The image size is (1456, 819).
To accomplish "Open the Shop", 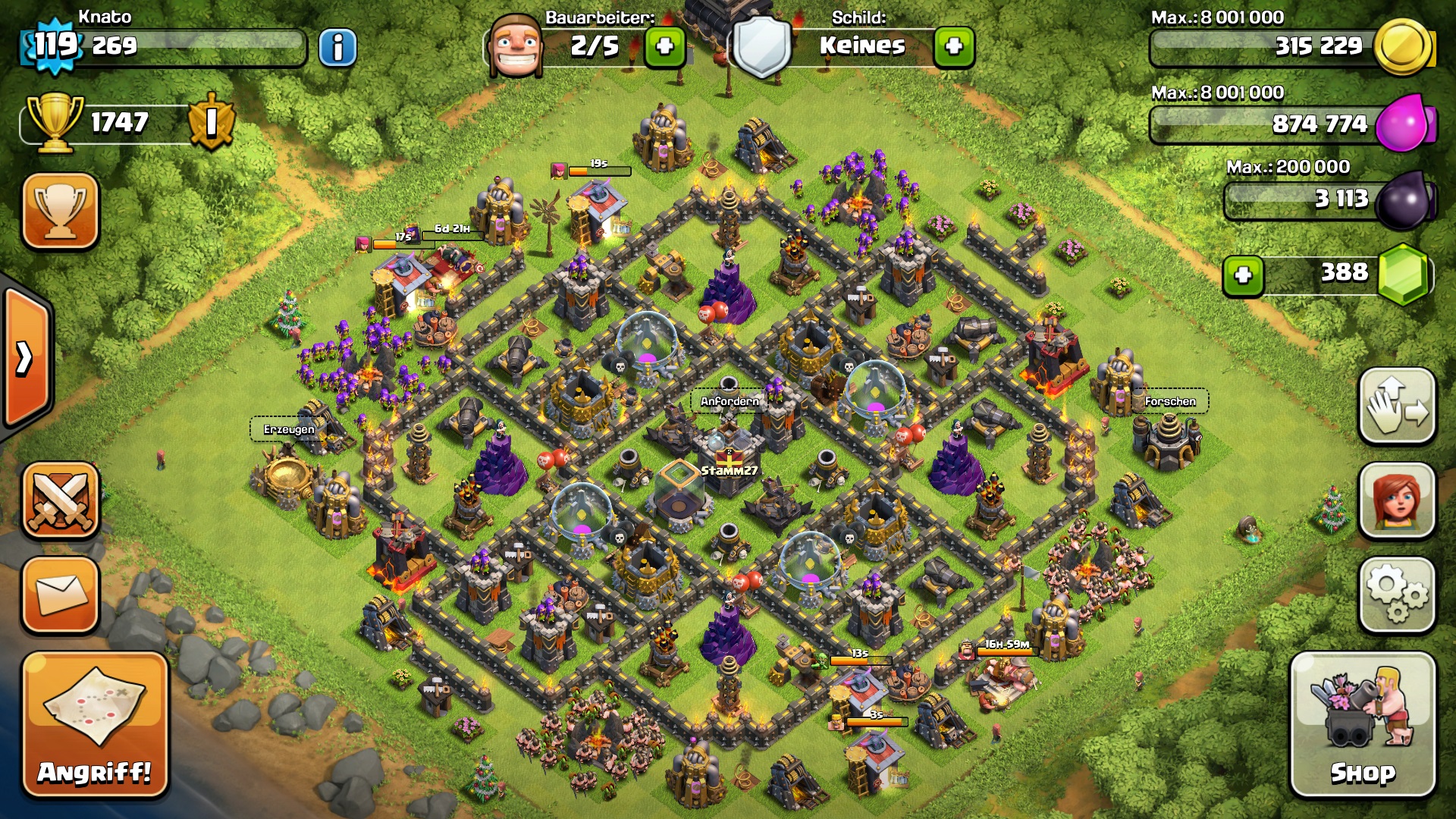I will [1363, 725].
